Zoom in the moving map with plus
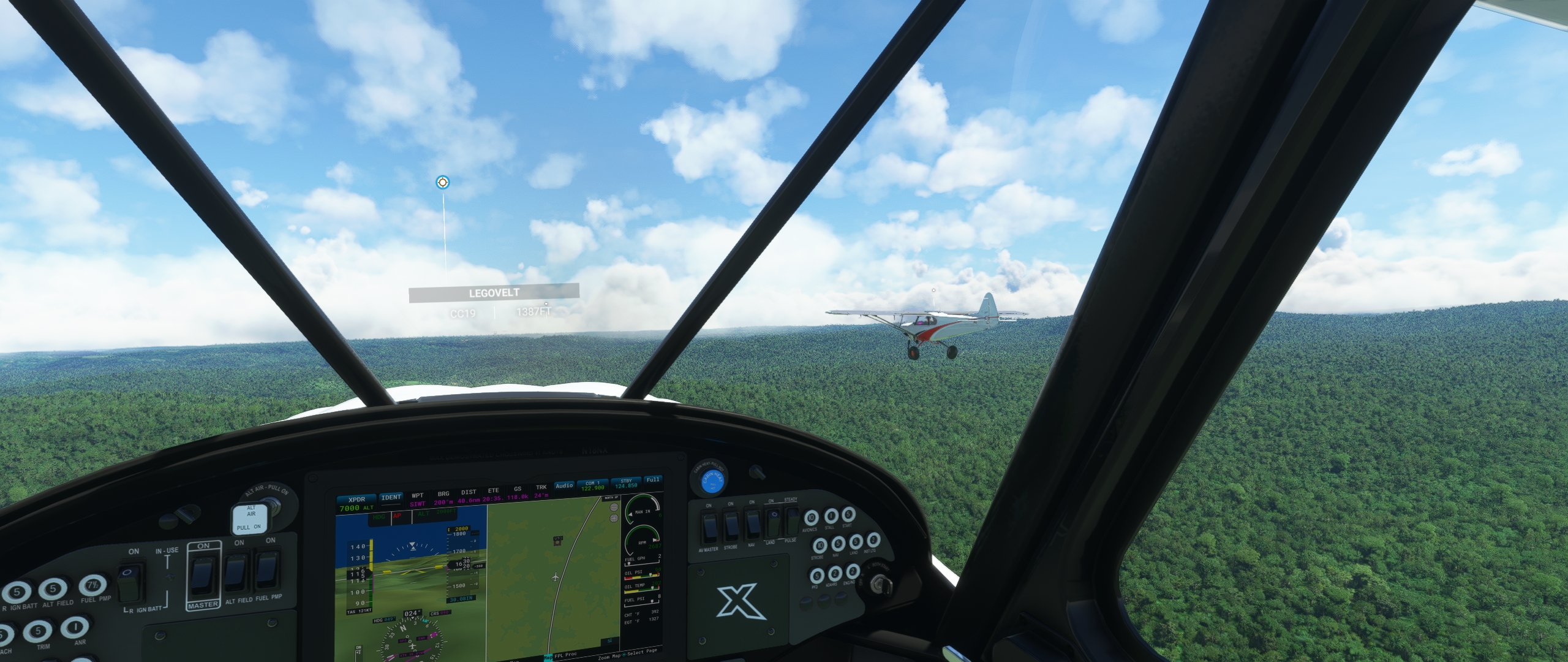Viewport: 1568px width, 662px height. click(614, 518)
